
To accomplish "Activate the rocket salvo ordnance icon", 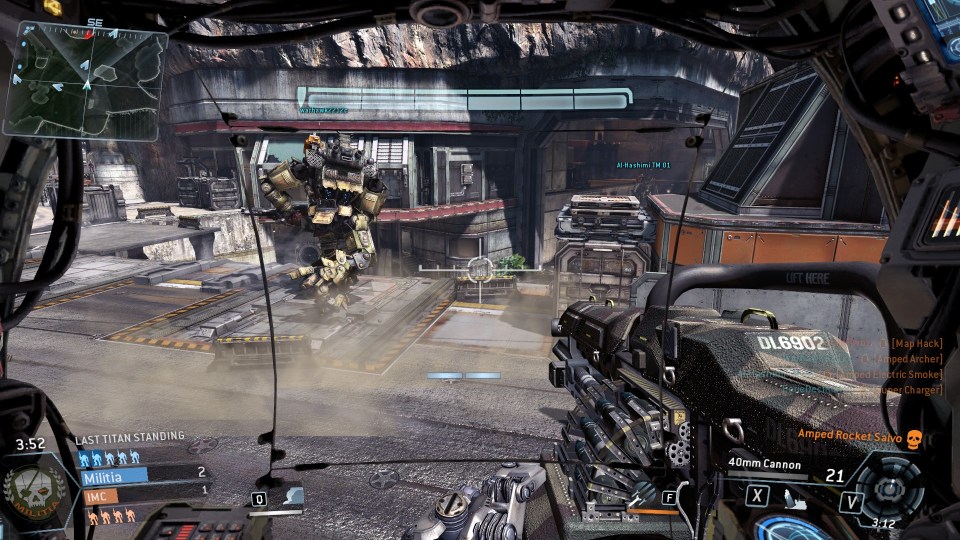I will coord(793,496).
